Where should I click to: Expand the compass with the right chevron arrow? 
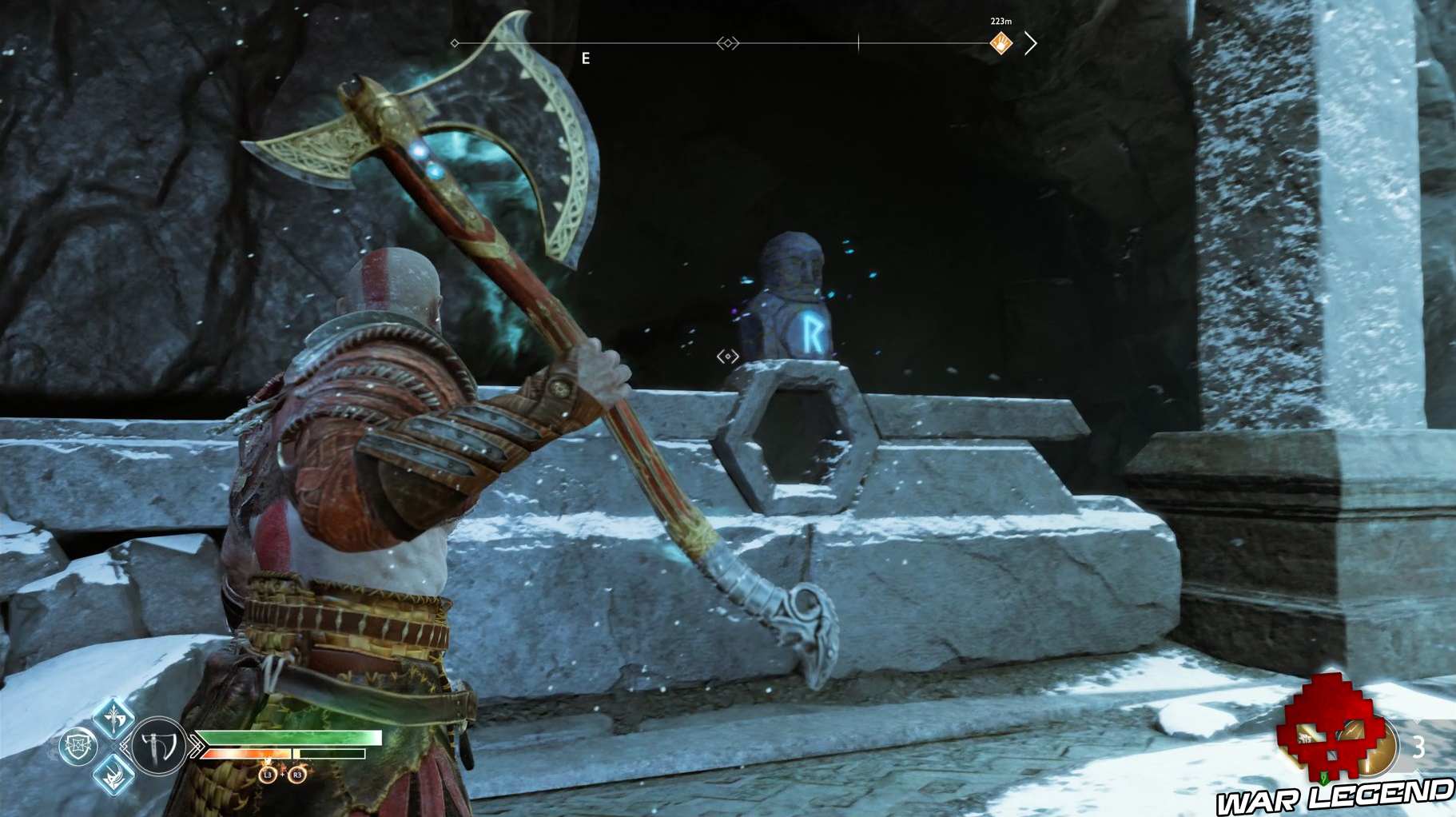click(1031, 44)
